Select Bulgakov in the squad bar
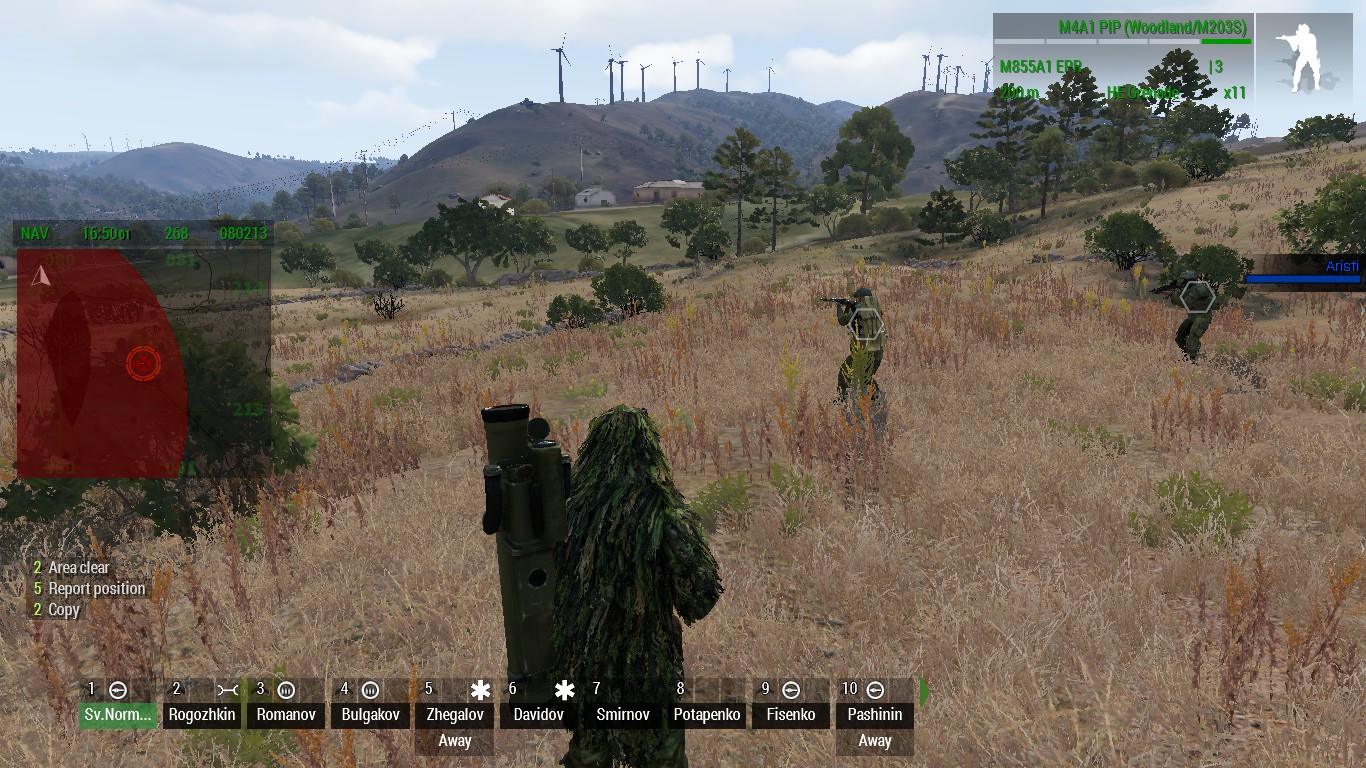This screenshot has width=1366, height=768. (370, 714)
